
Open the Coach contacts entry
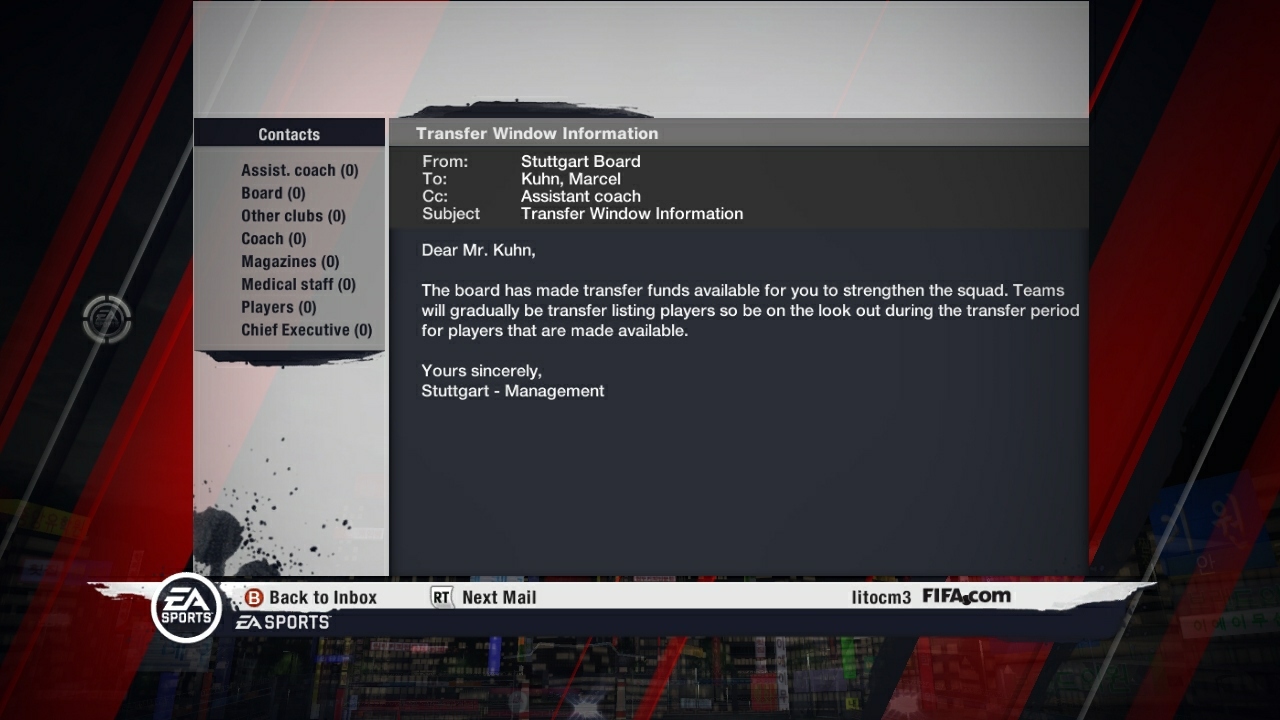coord(273,239)
